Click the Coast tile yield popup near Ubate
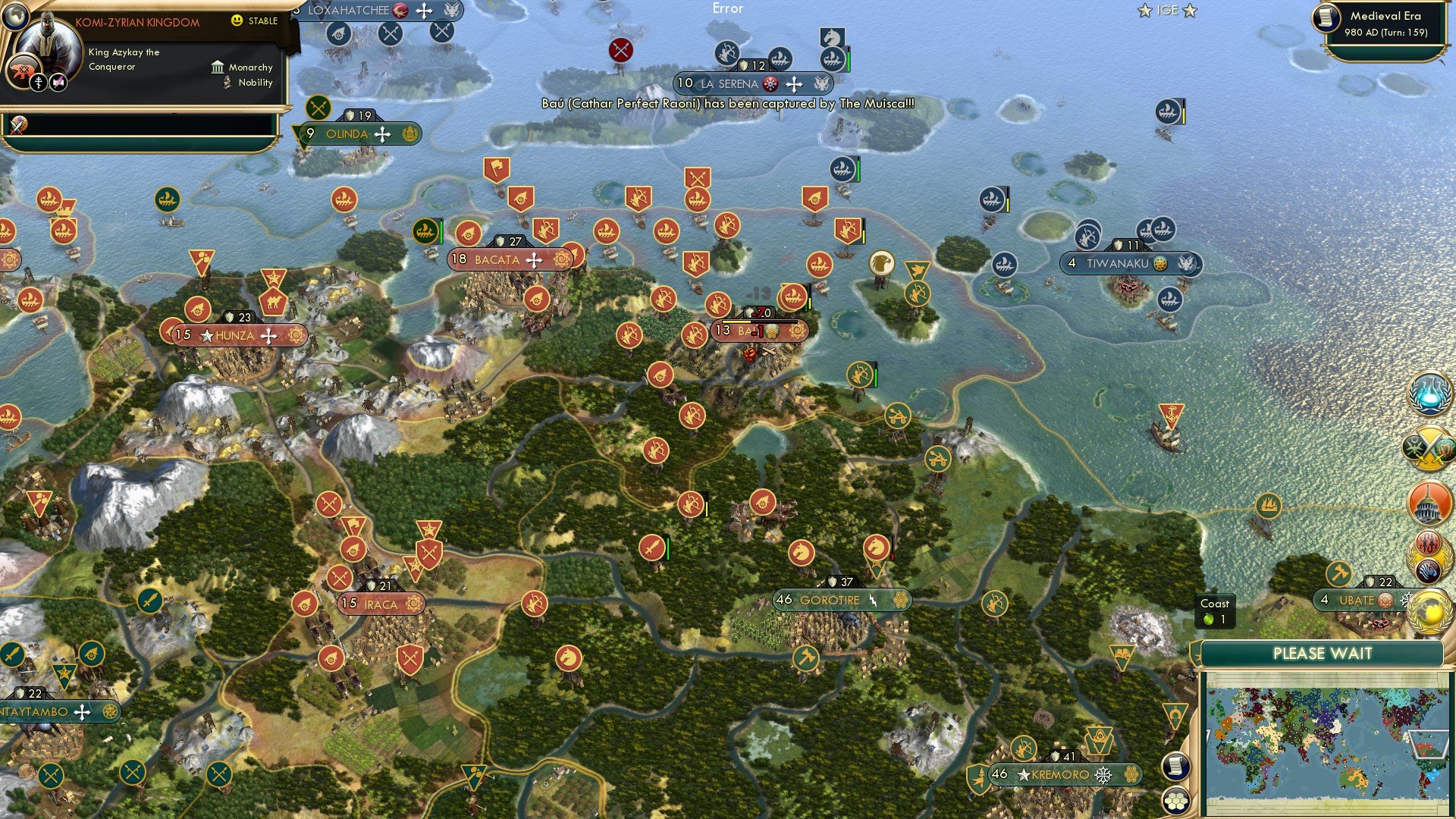 1216,610
